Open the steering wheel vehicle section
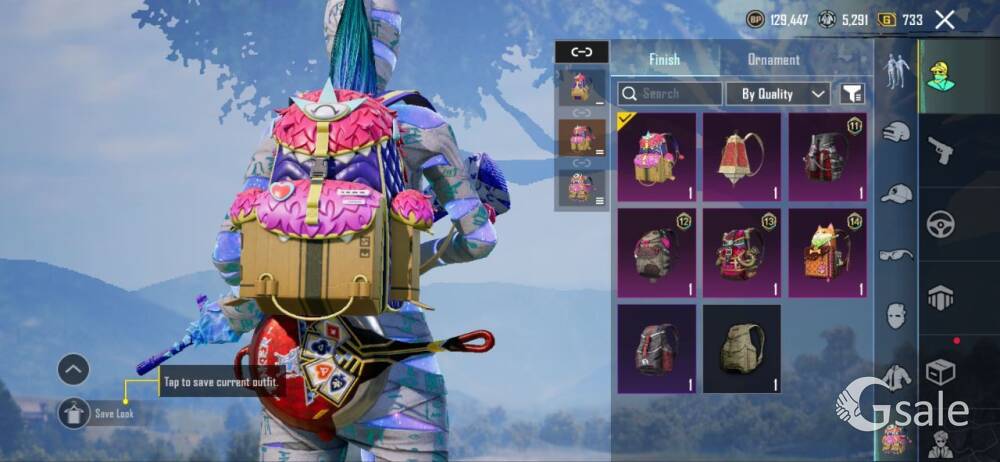Screen dimensions: 1000x462 coord(941,224)
